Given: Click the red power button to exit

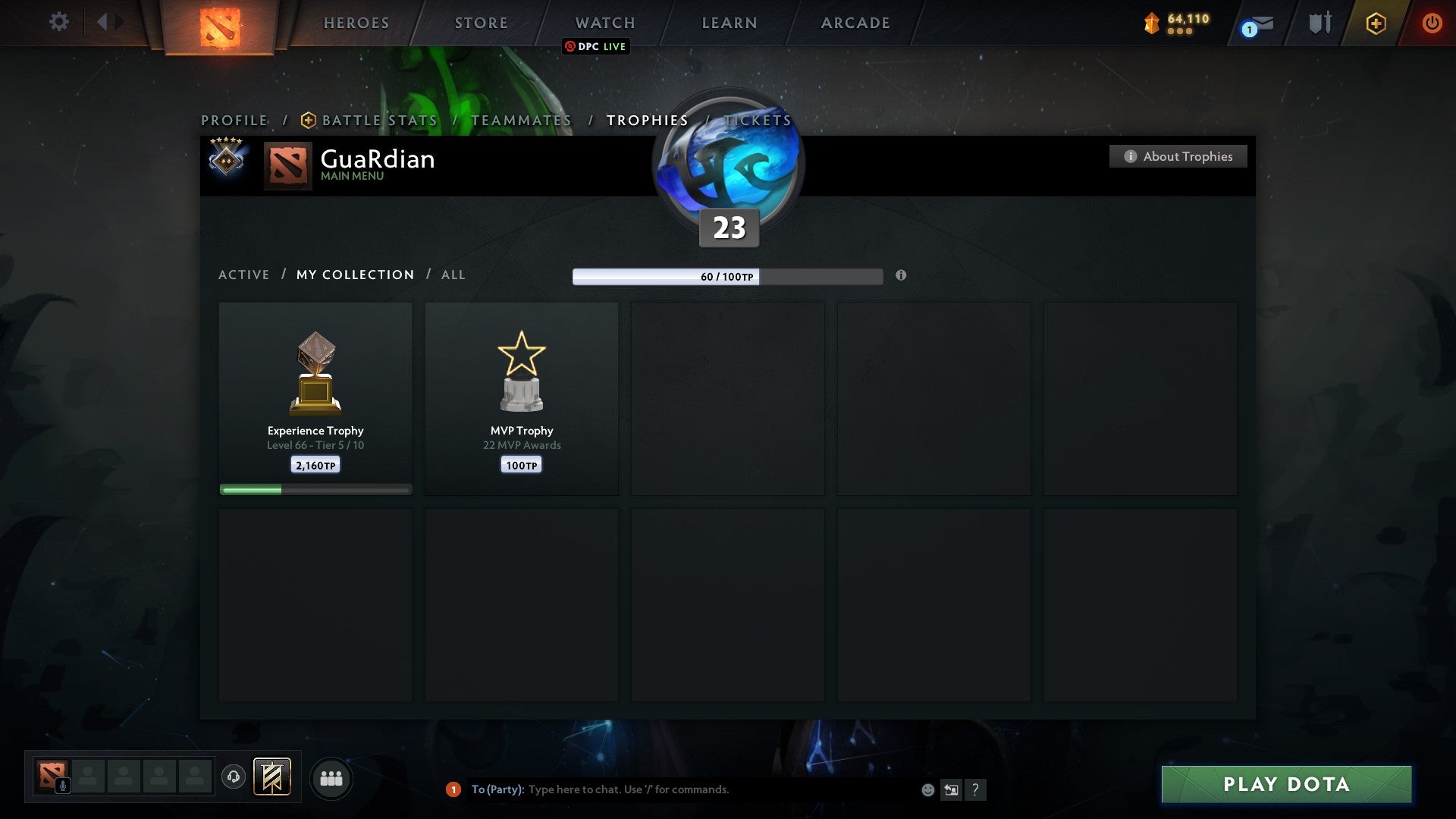Looking at the screenshot, I should coord(1433,23).
